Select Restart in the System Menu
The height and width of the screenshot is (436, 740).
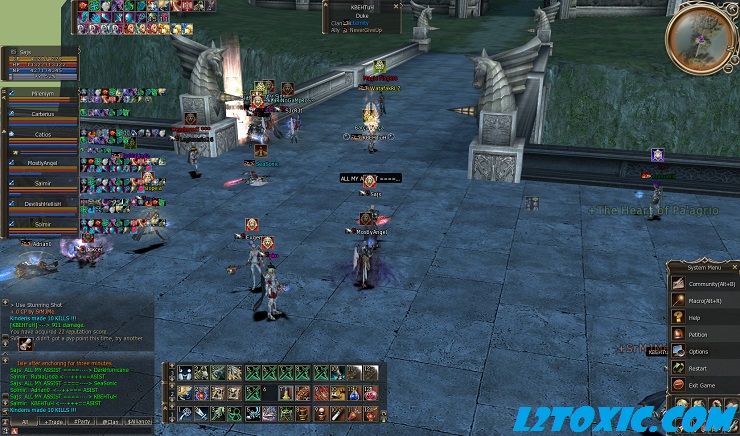pyautogui.click(x=698, y=368)
